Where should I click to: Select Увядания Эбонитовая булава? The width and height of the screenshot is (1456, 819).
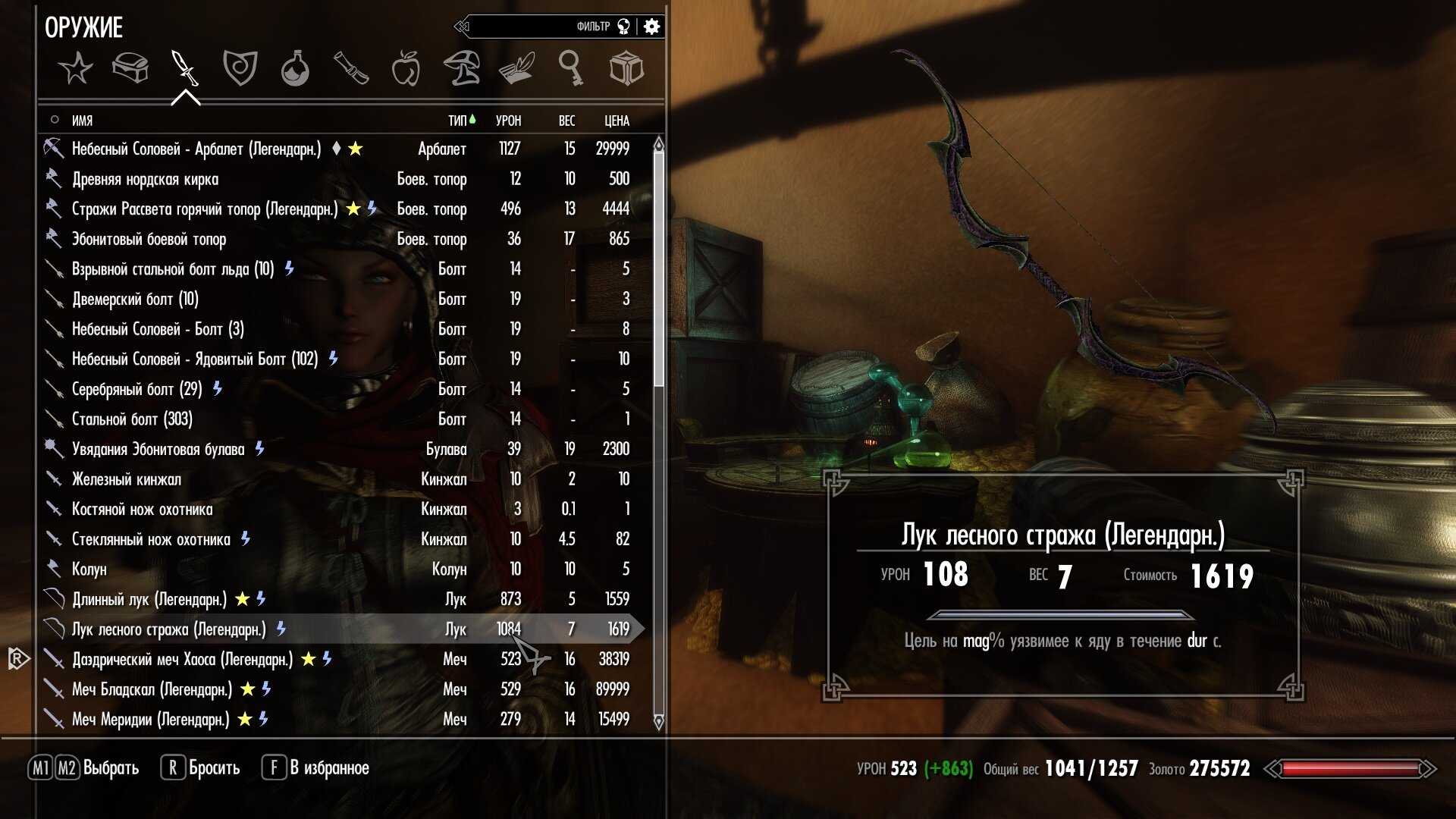[158, 449]
